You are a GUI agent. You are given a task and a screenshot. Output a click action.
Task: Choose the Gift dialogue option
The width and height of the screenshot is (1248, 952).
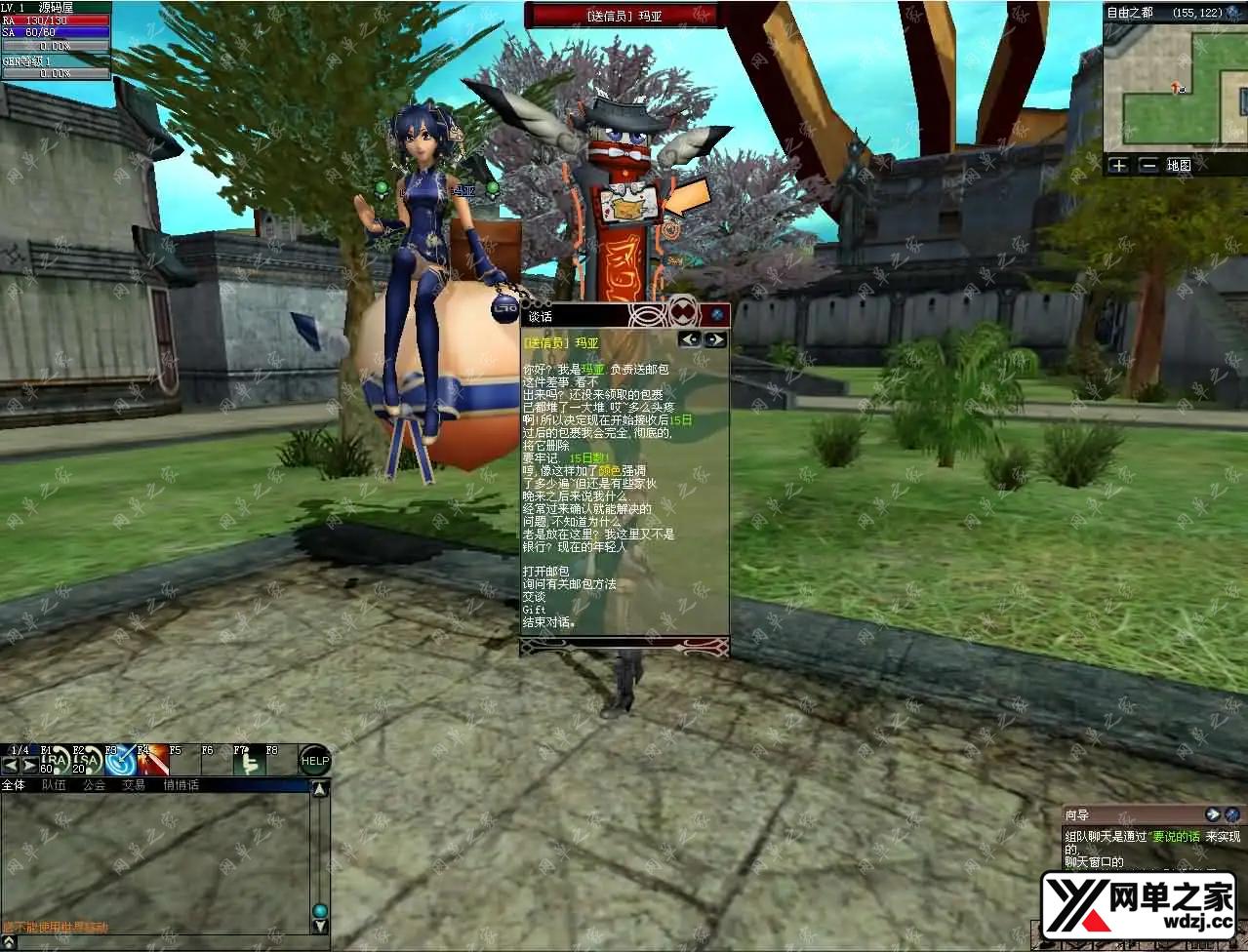pyautogui.click(x=534, y=609)
